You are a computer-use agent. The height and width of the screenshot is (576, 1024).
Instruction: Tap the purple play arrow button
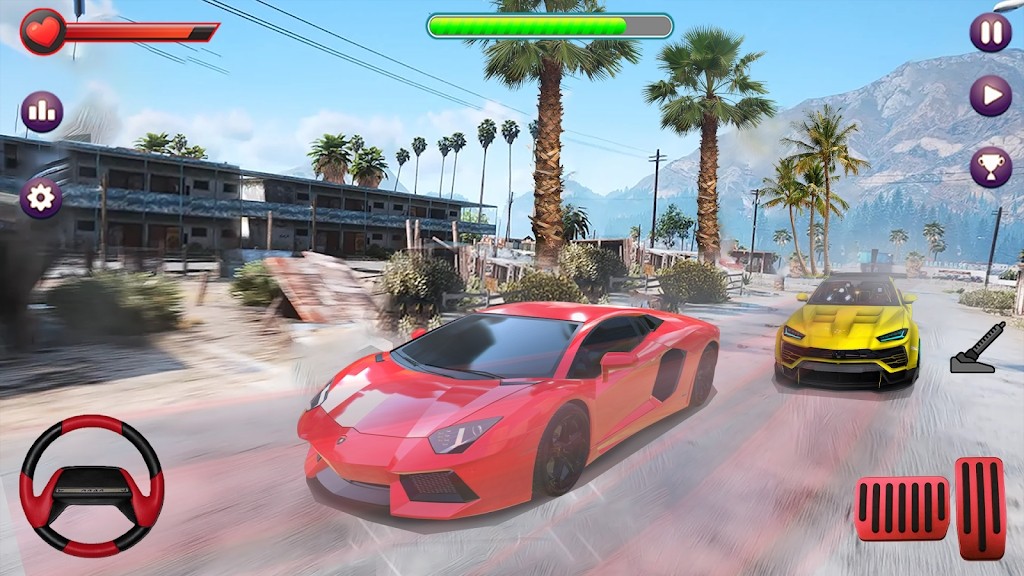[990, 96]
